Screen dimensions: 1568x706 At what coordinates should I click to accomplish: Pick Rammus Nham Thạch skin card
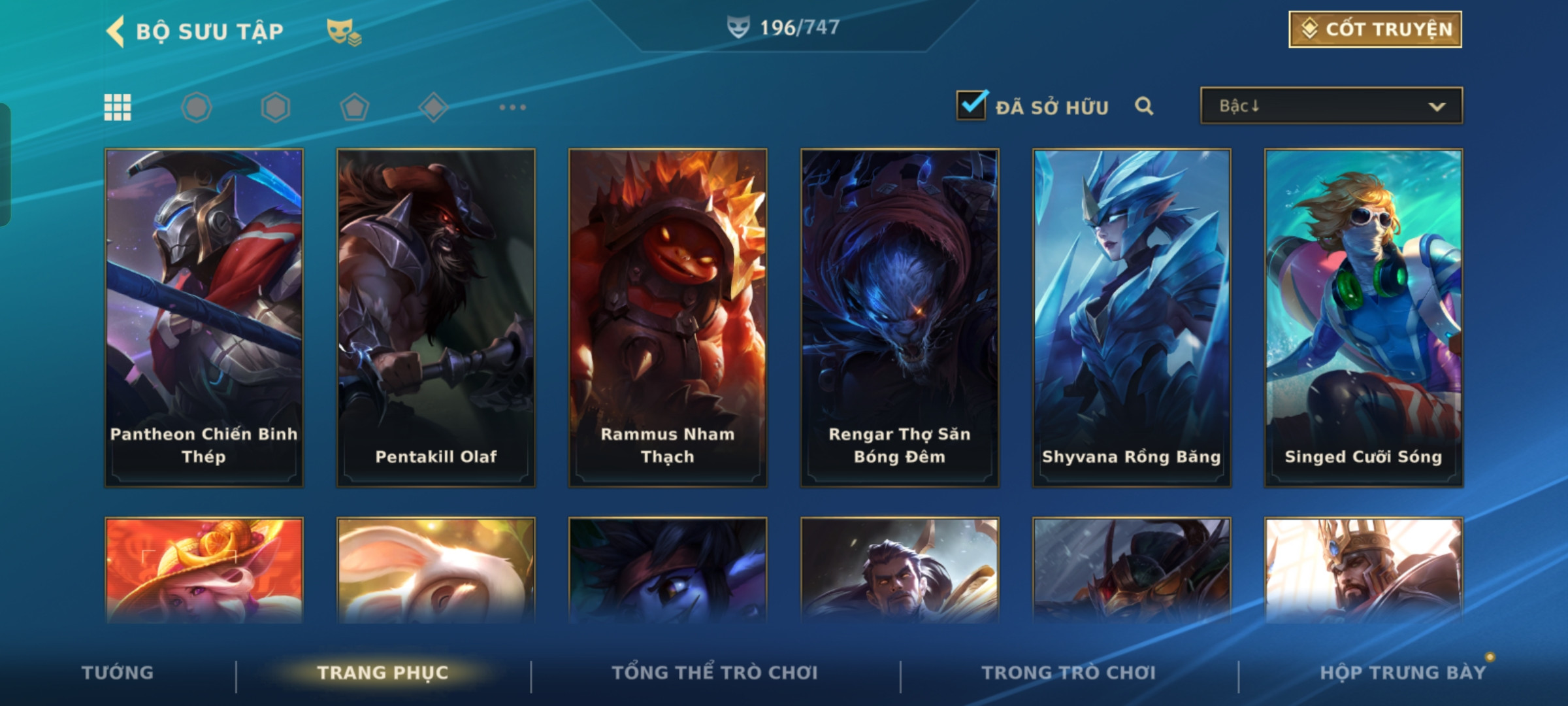[x=668, y=318]
